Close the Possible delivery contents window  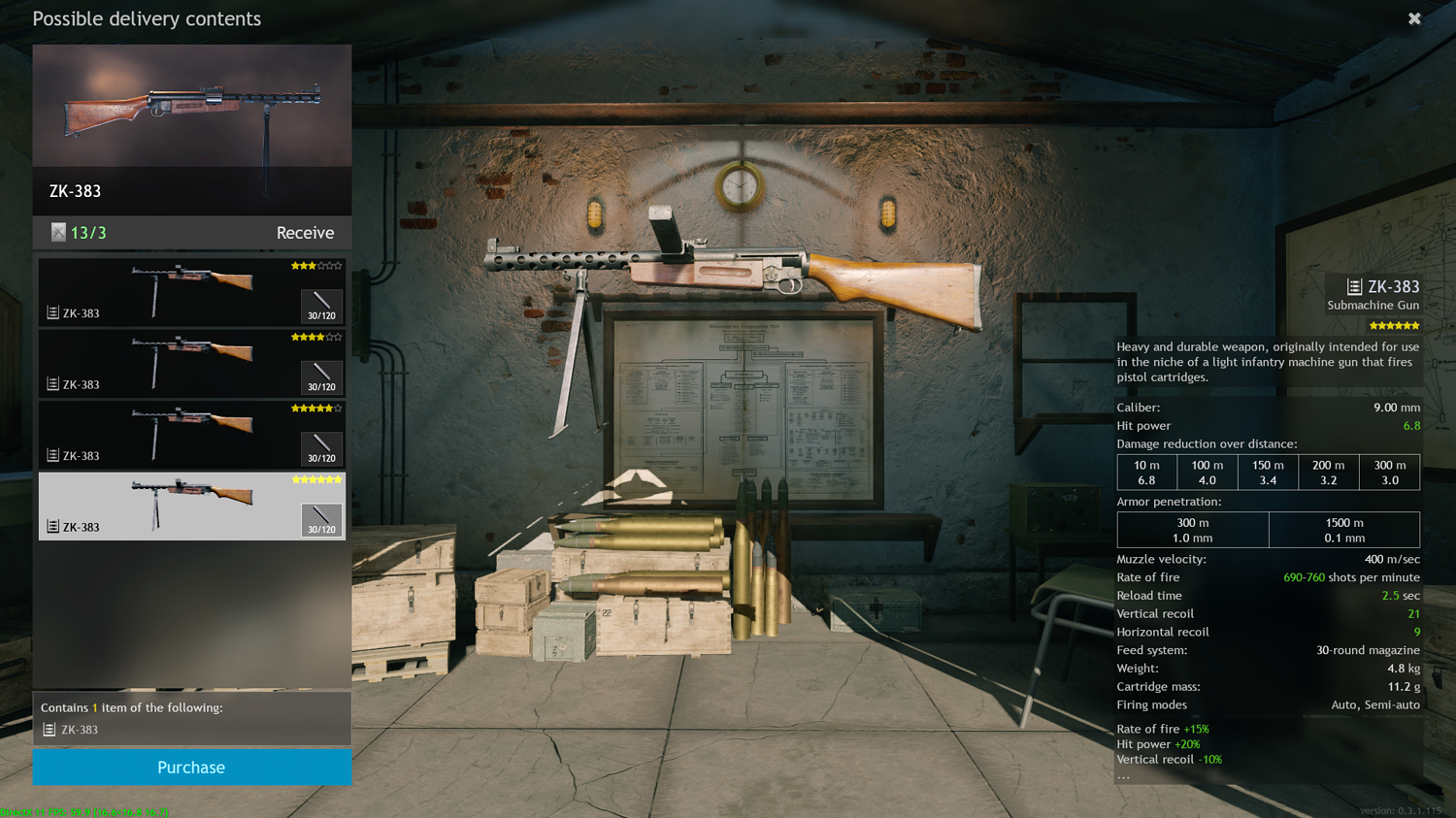coord(1414,18)
